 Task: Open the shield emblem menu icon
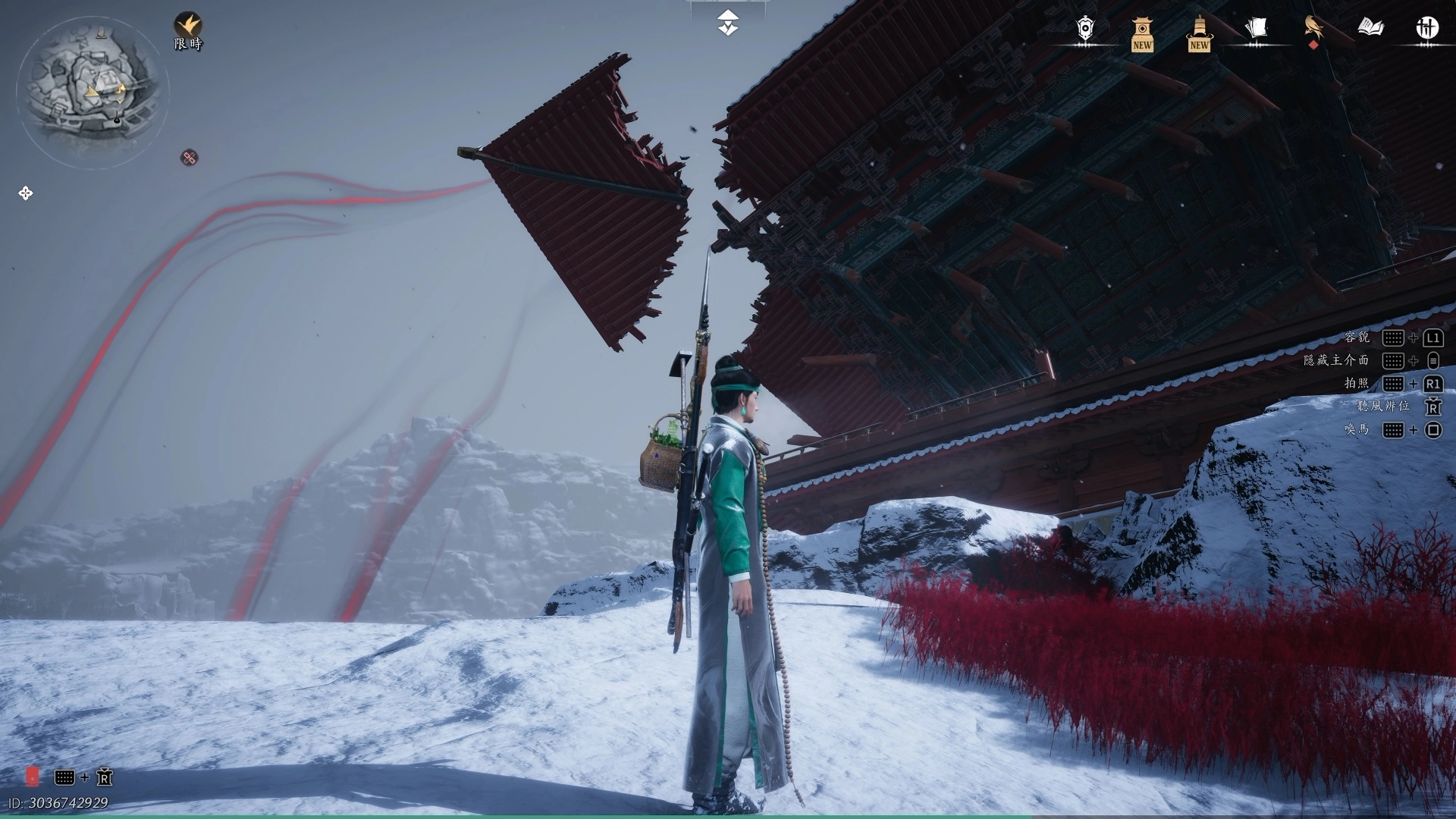[1085, 29]
